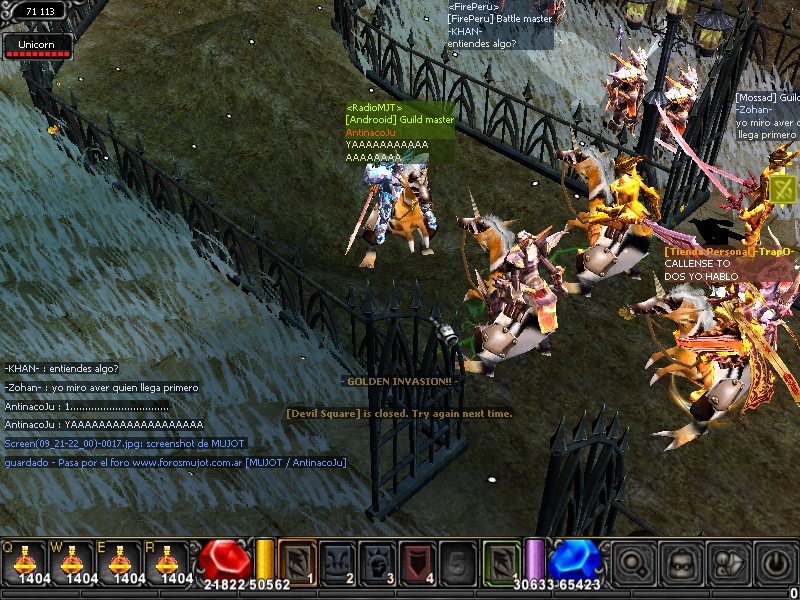Use the potion in the W slot
The image size is (800, 600).
75,563
